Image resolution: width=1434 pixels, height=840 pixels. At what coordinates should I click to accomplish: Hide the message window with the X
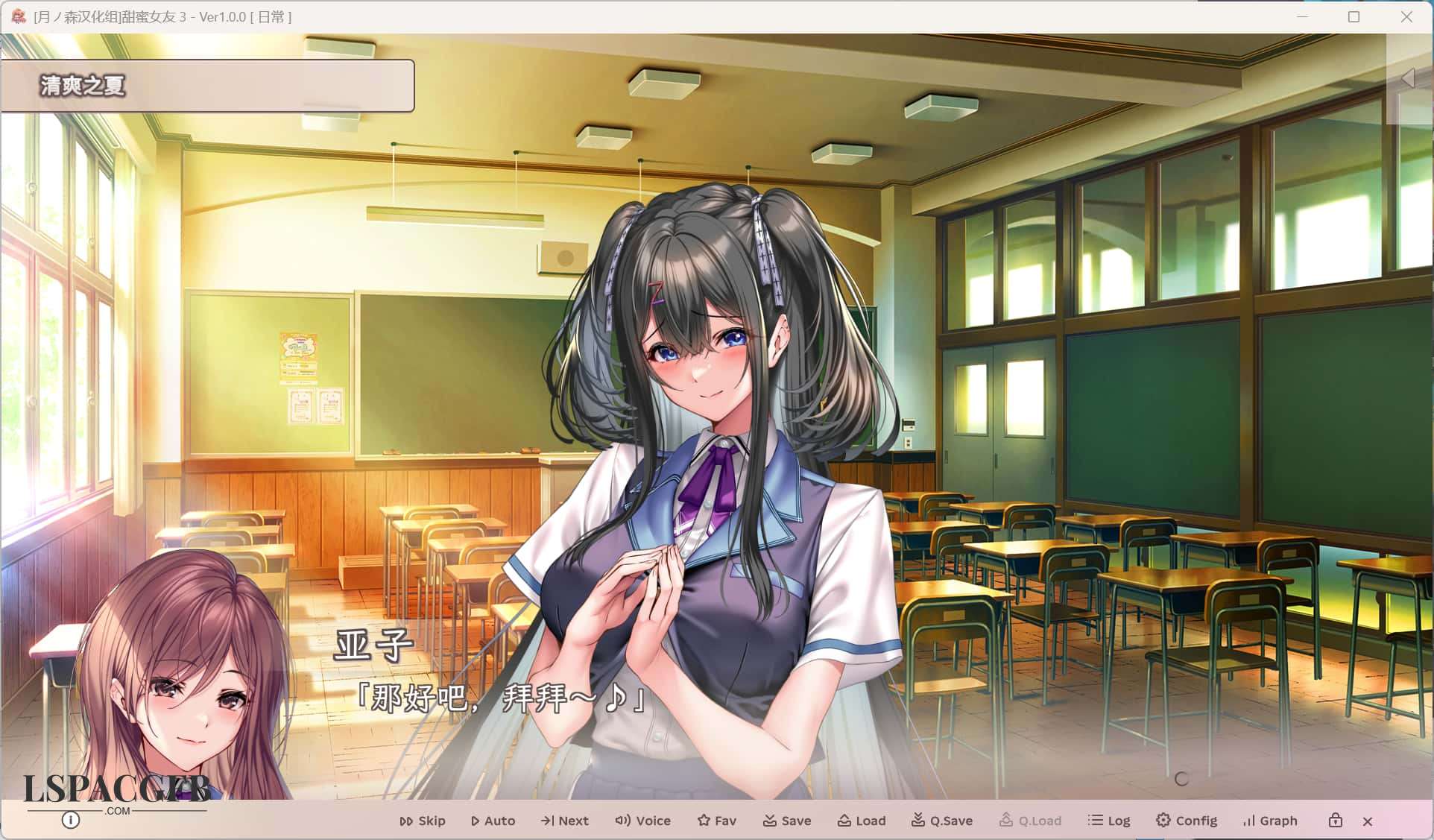[x=1368, y=821]
